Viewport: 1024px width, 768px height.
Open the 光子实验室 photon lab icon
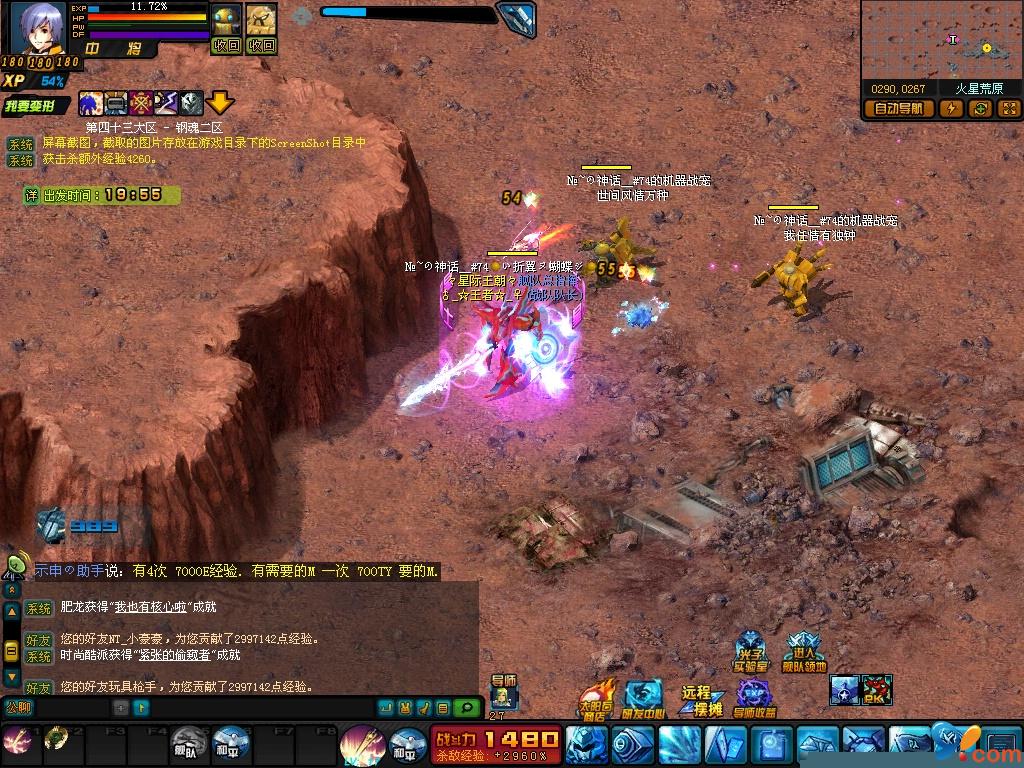click(750, 652)
